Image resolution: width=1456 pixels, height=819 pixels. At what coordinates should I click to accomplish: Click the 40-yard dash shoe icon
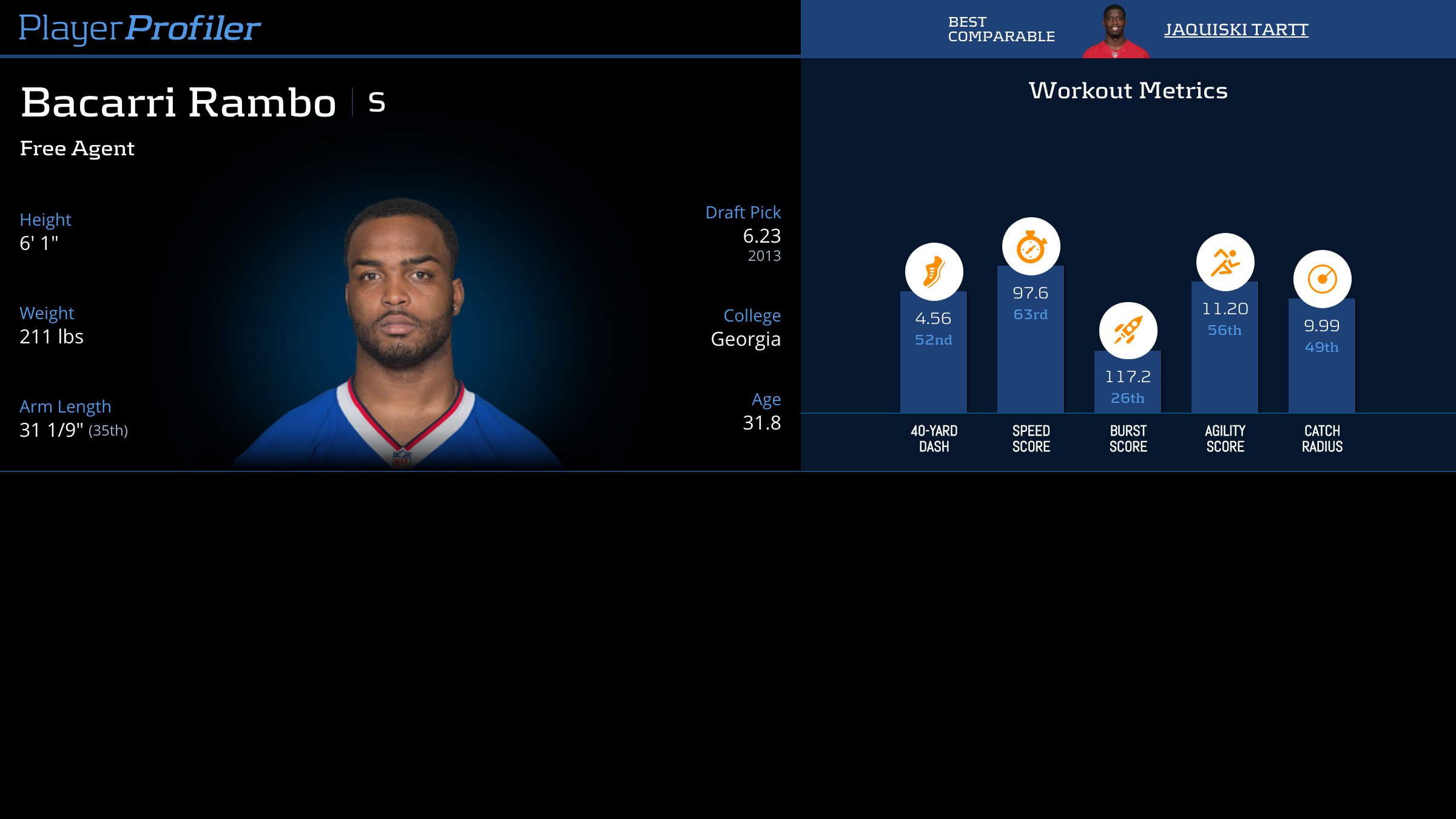point(934,272)
